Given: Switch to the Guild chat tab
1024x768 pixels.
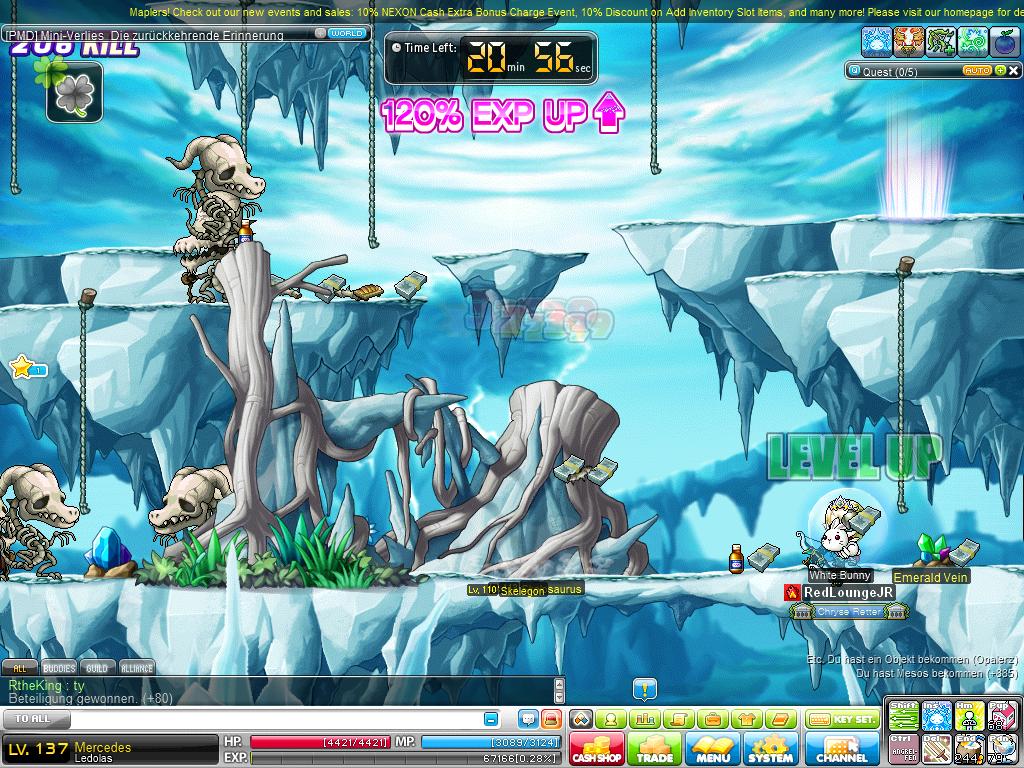Looking at the screenshot, I should 97,667.
